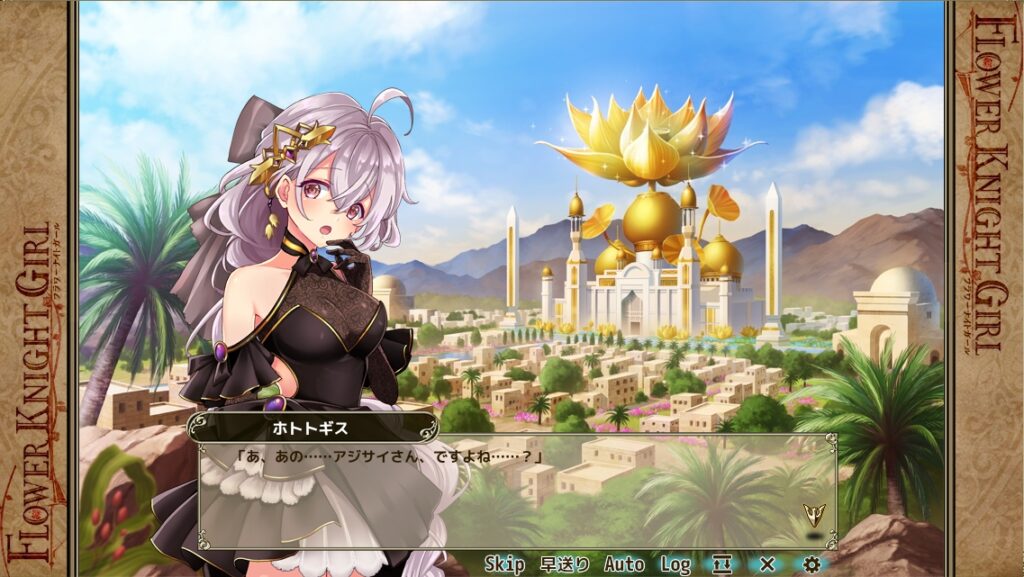Click the text window resize arrows icon
The width and height of the screenshot is (1024, 577).
(721, 564)
